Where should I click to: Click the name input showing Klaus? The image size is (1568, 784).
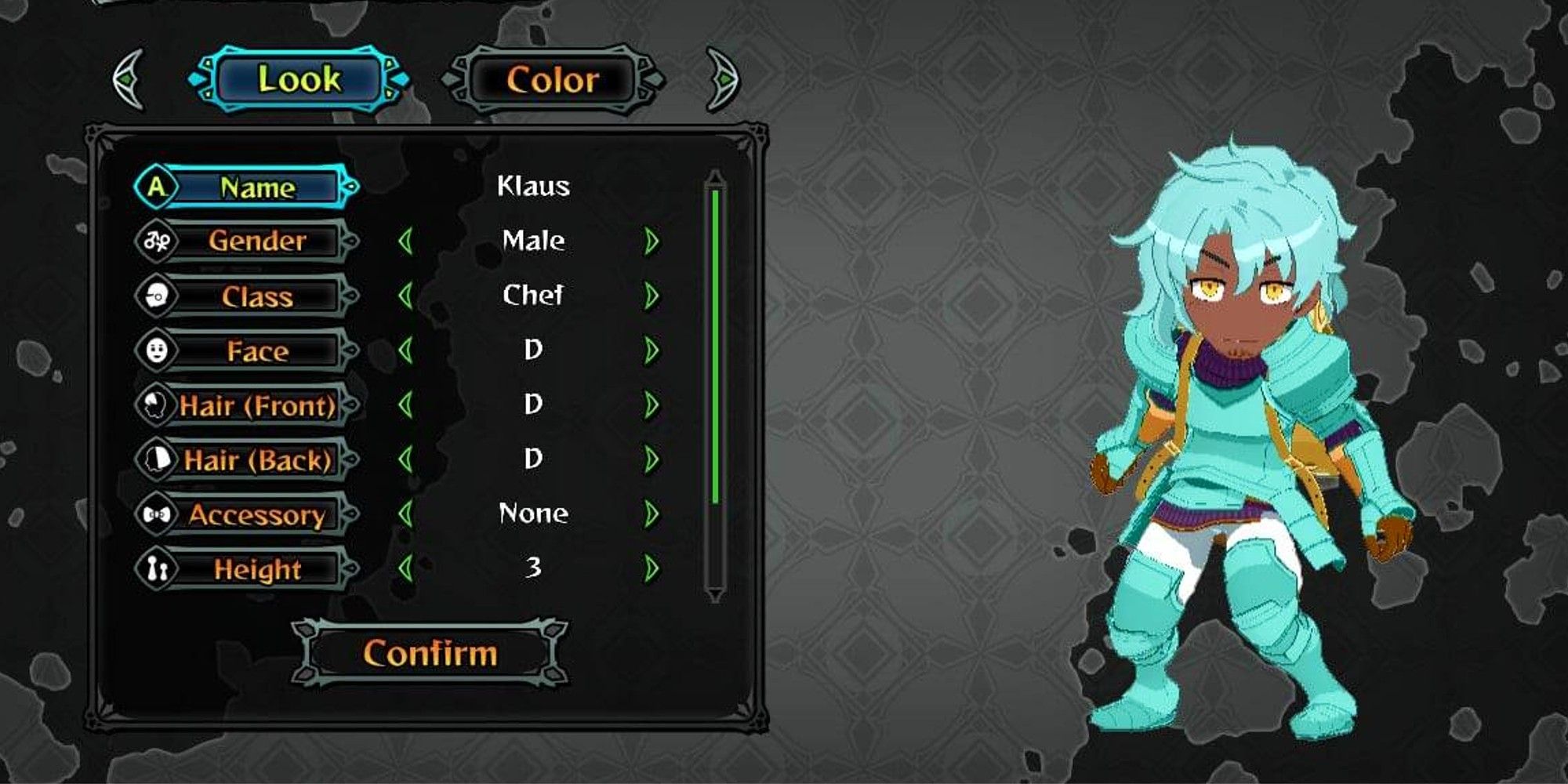(x=533, y=187)
